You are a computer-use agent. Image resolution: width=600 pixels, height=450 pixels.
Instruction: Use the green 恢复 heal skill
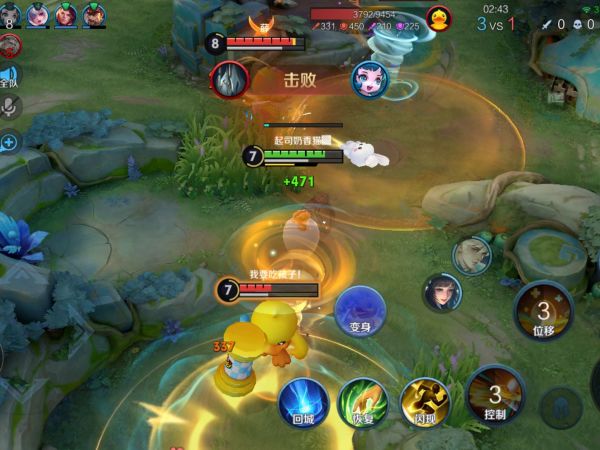pyautogui.click(x=362, y=403)
